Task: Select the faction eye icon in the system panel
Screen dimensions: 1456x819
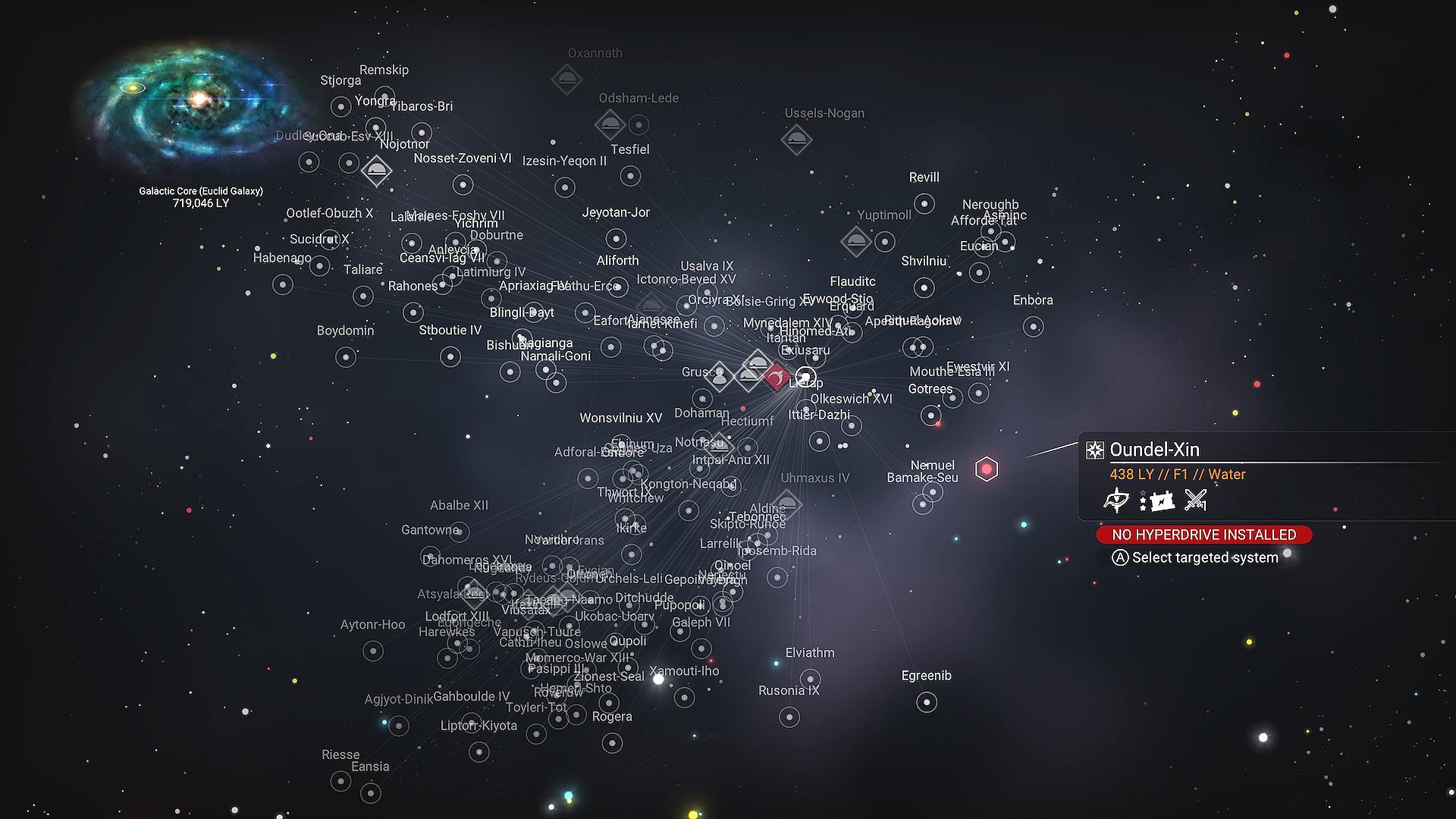Action: [x=1116, y=500]
